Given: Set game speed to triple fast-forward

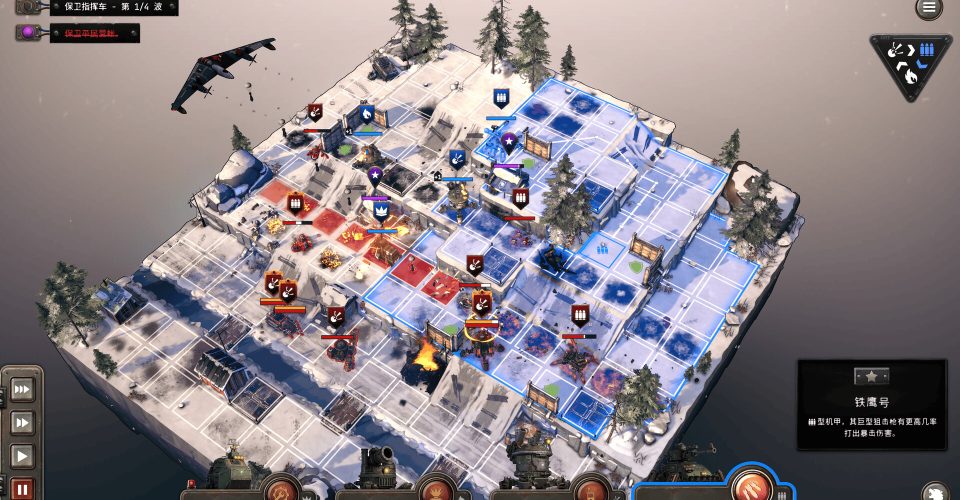Looking at the screenshot, I should pyautogui.click(x=22, y=389).
